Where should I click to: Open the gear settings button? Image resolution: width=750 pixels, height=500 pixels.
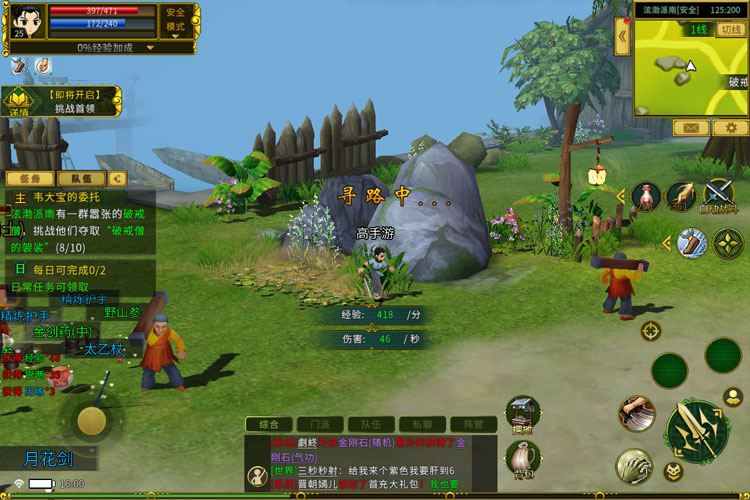[729, 128]
